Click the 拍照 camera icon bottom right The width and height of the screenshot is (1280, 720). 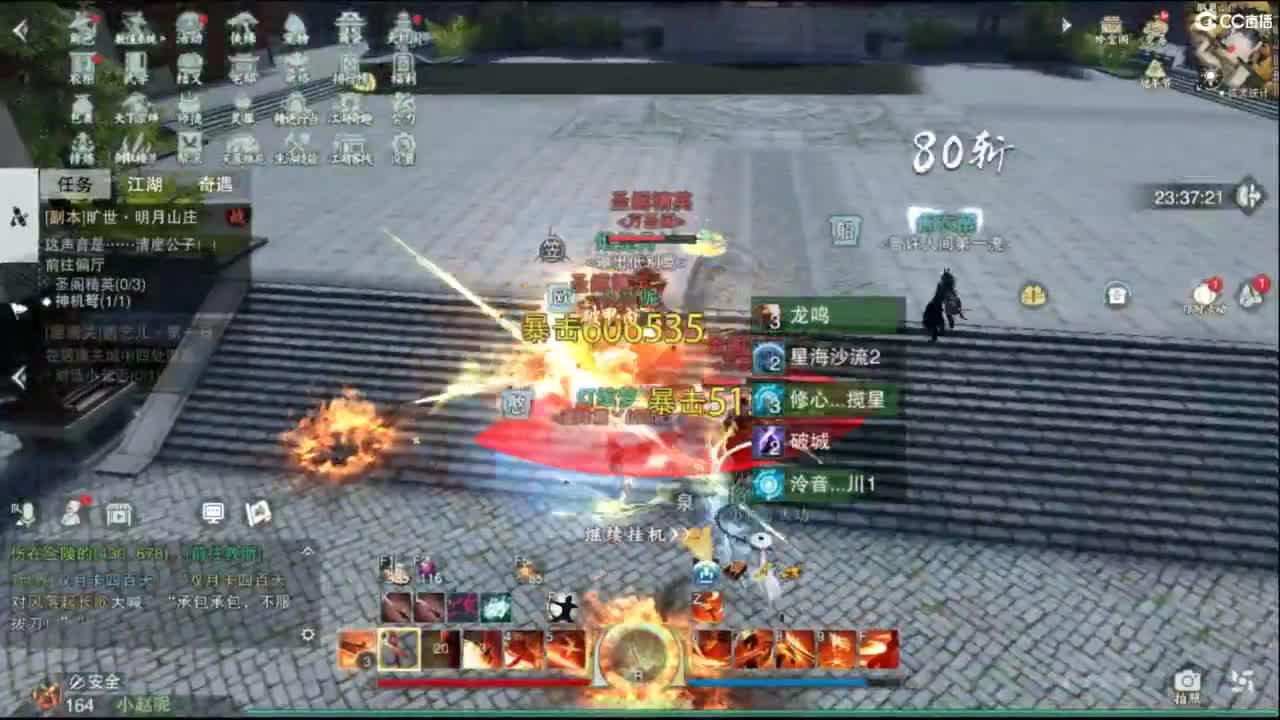point(1186,676)
